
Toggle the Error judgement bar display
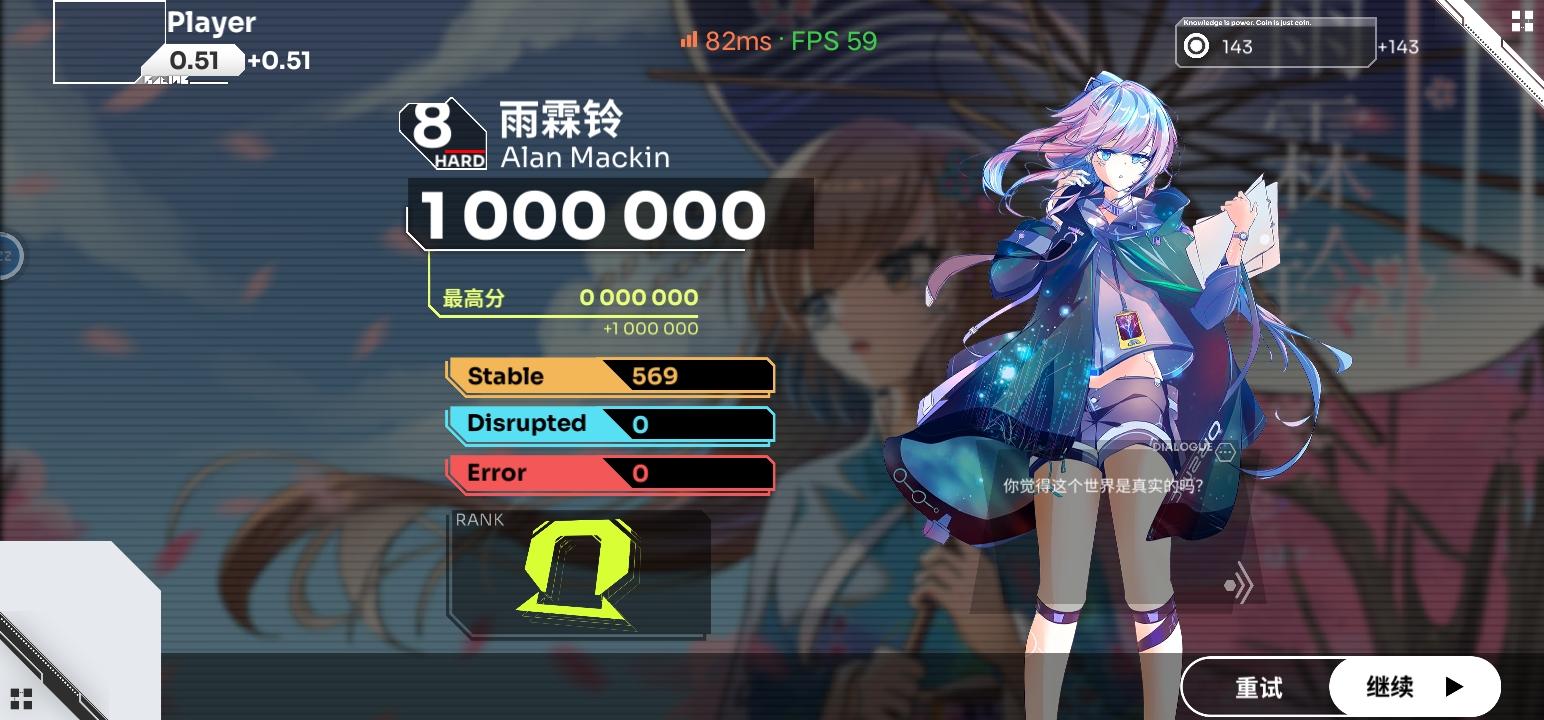pos(608,473)
